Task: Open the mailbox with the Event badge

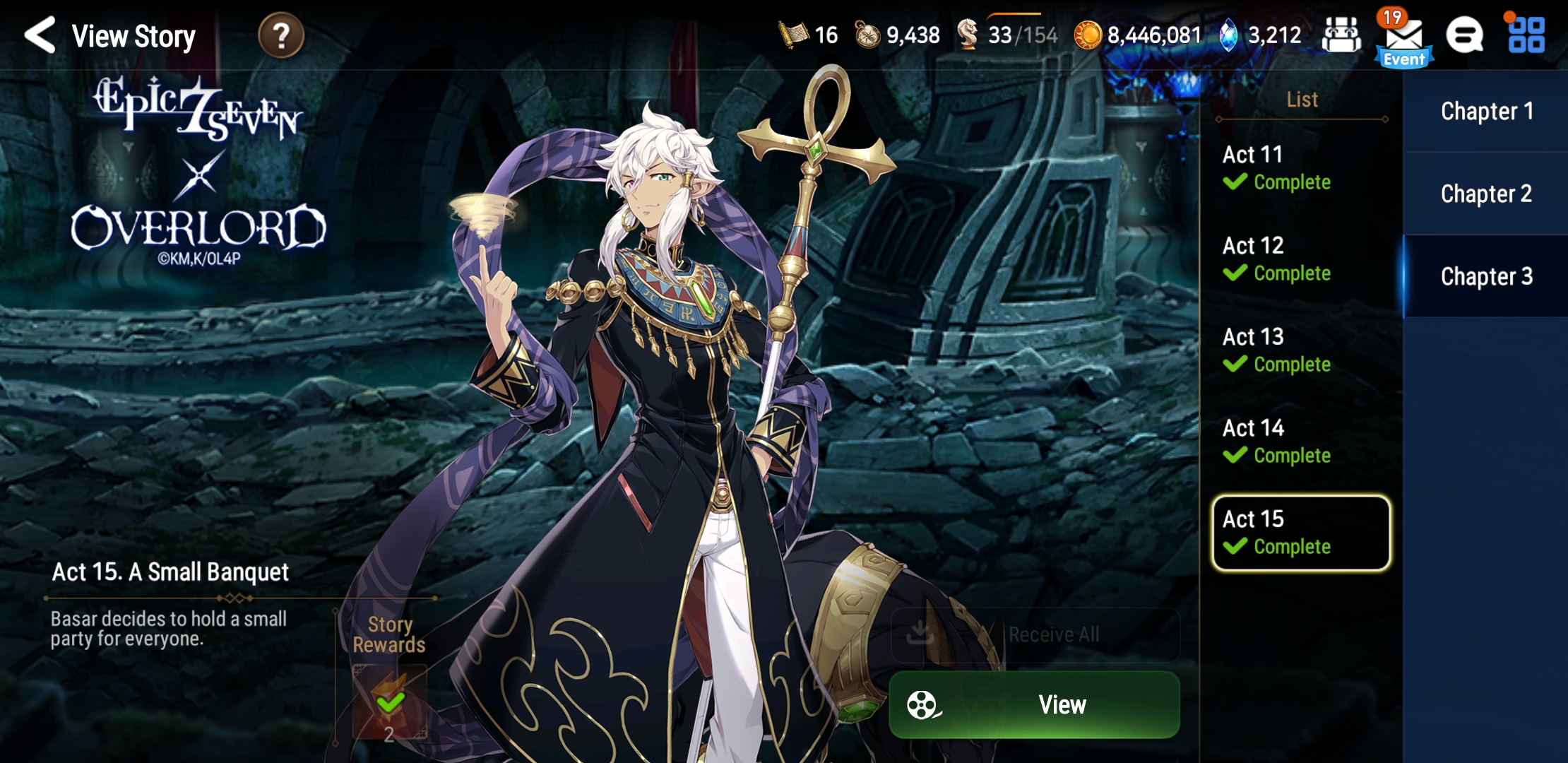Action: [x=1403, y=37]
